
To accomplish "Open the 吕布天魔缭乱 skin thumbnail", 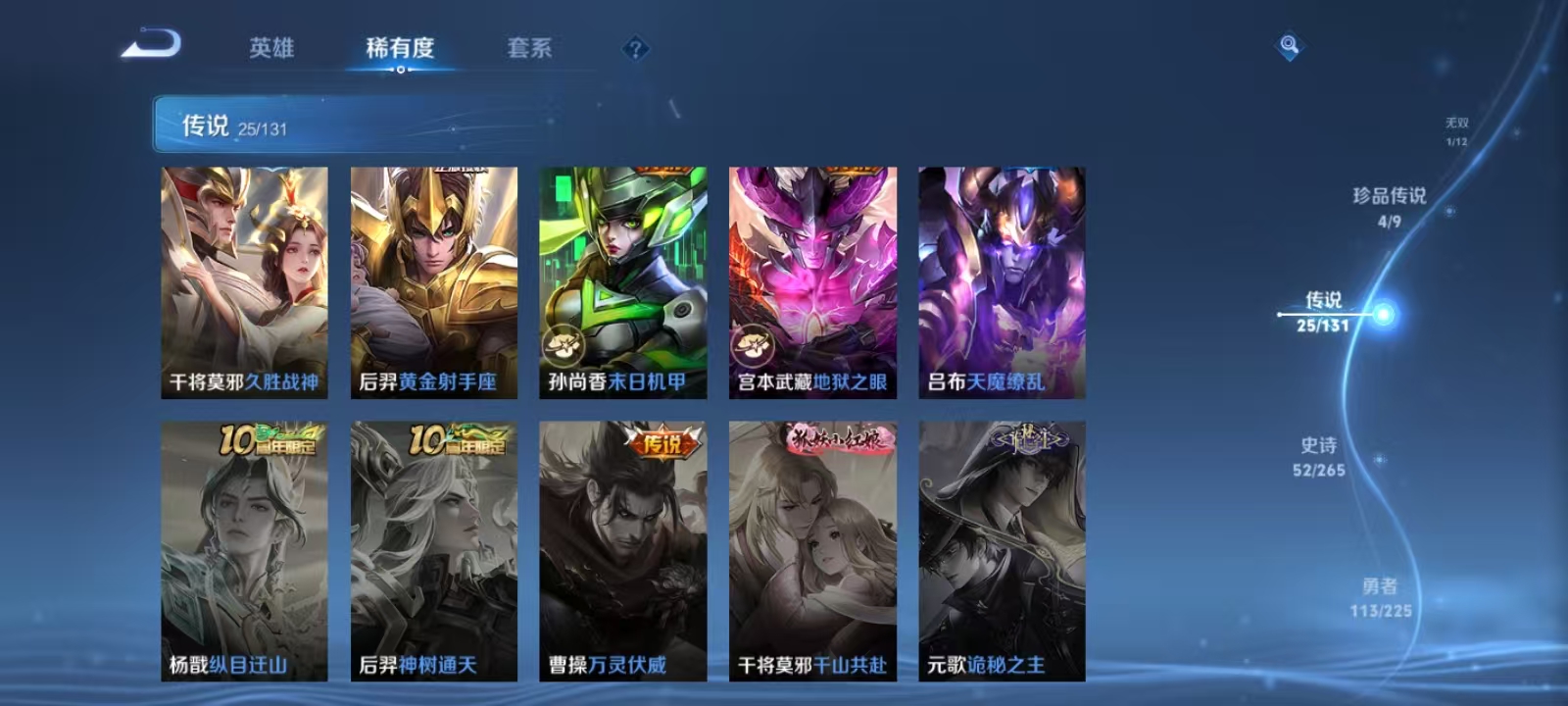I will [x=1002, y=279].
